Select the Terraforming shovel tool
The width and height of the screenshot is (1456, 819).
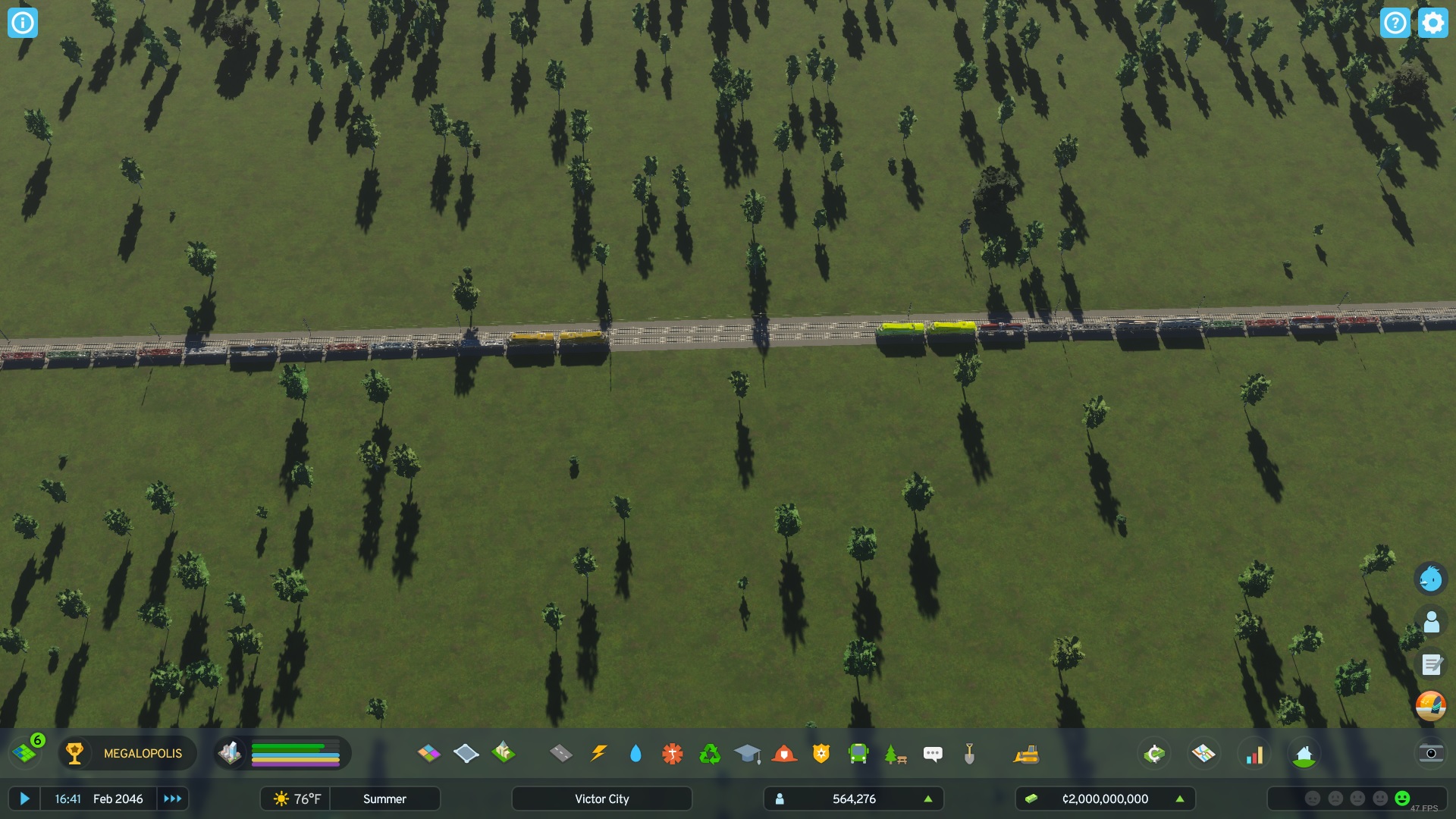coord(968,753)
